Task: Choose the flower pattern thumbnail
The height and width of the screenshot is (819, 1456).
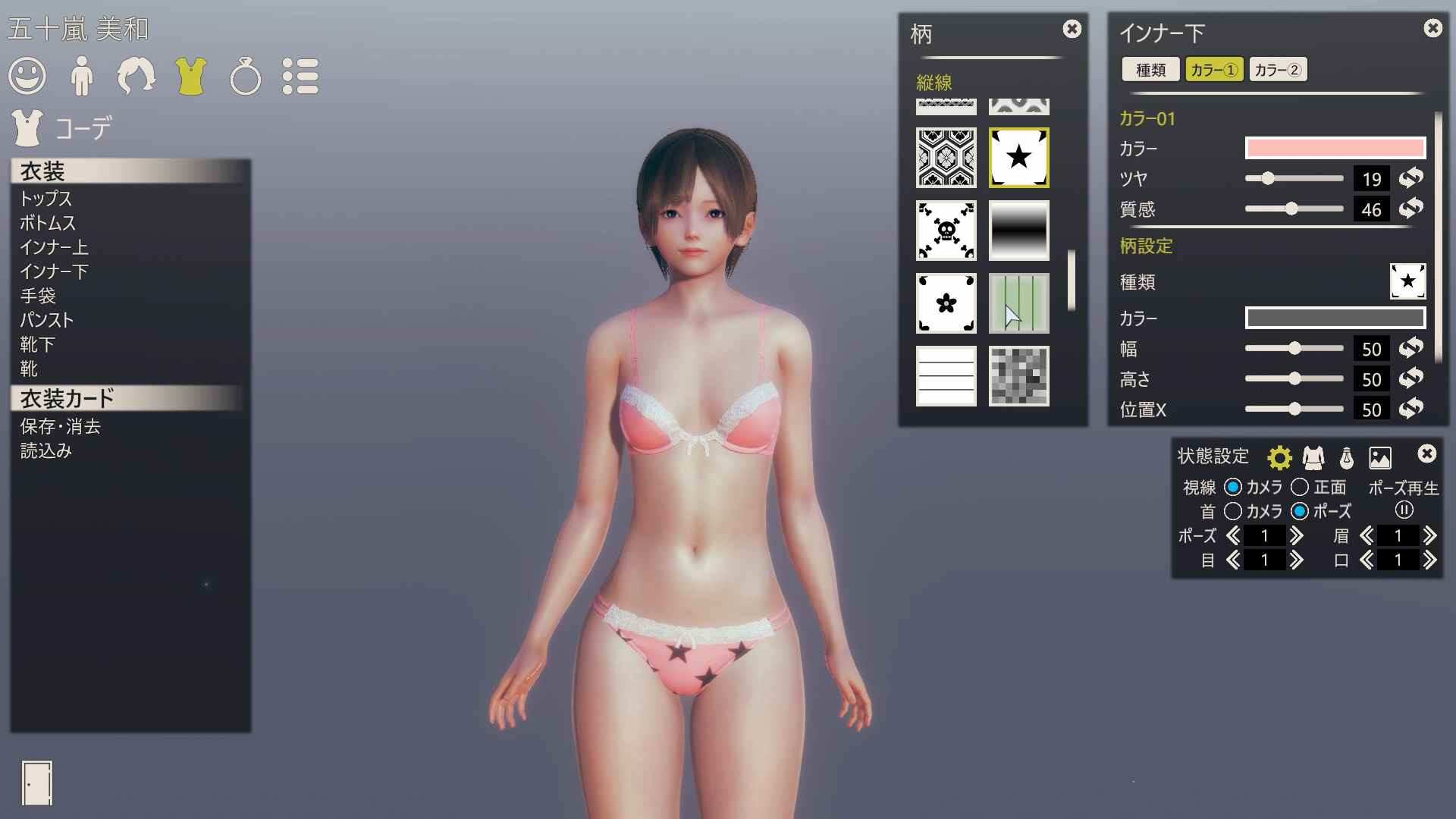Action: (x=946, y=303)
